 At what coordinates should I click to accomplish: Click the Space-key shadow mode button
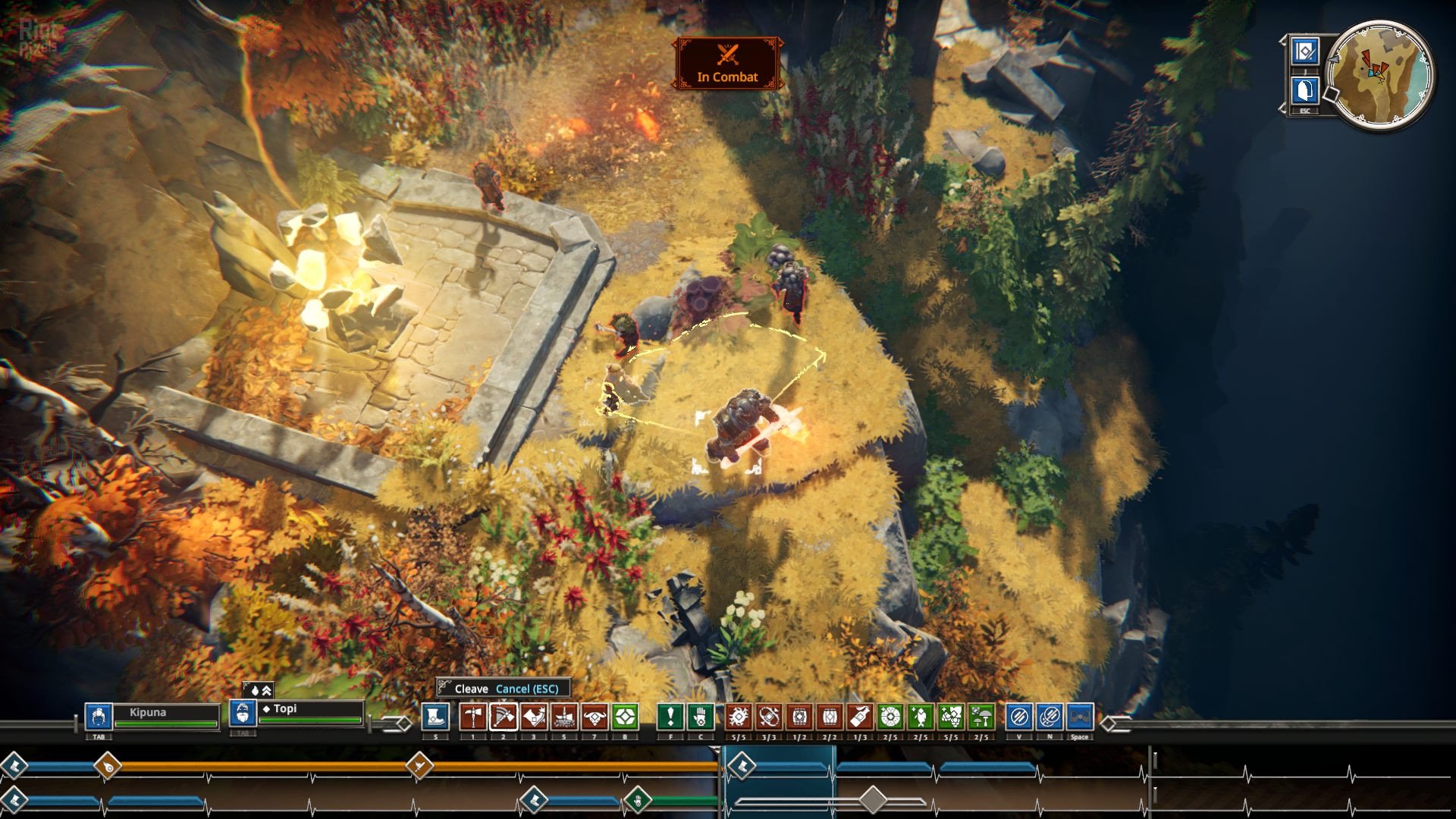[x=1080, y=717]
